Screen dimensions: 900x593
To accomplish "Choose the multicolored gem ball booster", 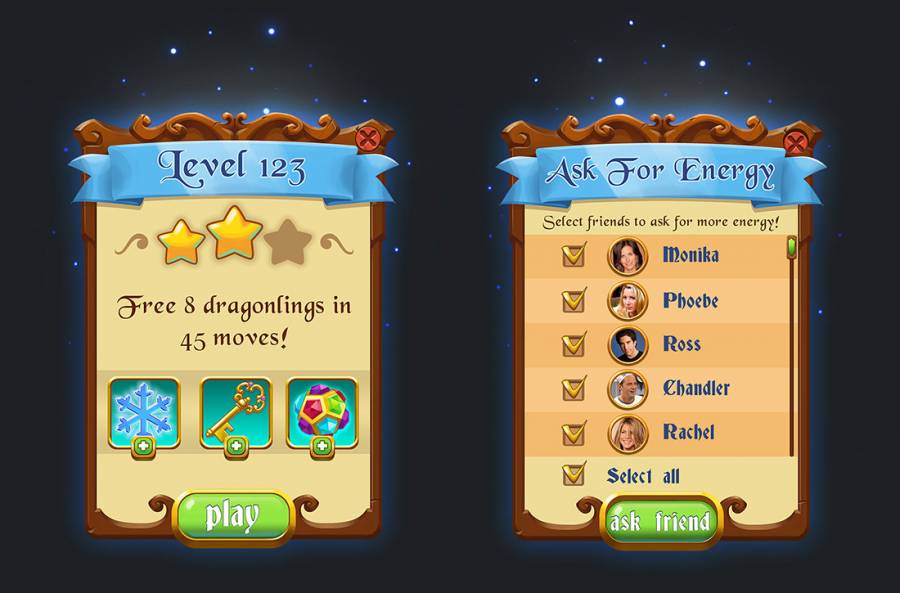I will click(322, 411).
